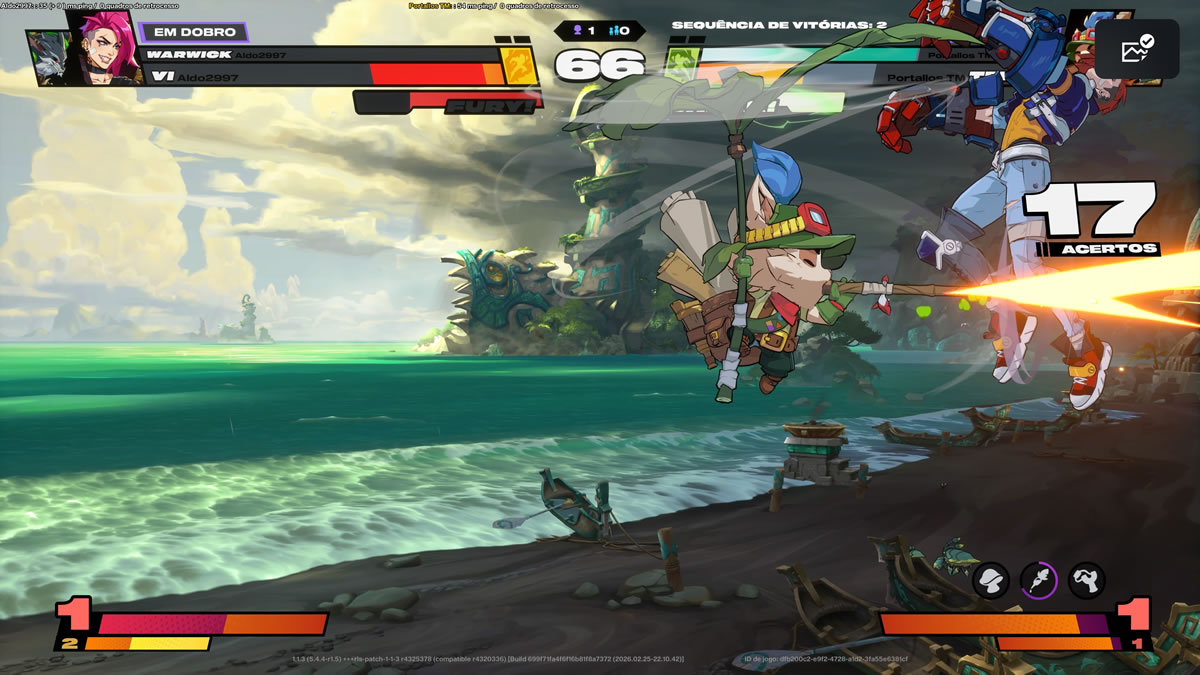Viewport: 1200px width, 675px height.
Task: Click the EM DOBRO fuse label
Action: 194,32
